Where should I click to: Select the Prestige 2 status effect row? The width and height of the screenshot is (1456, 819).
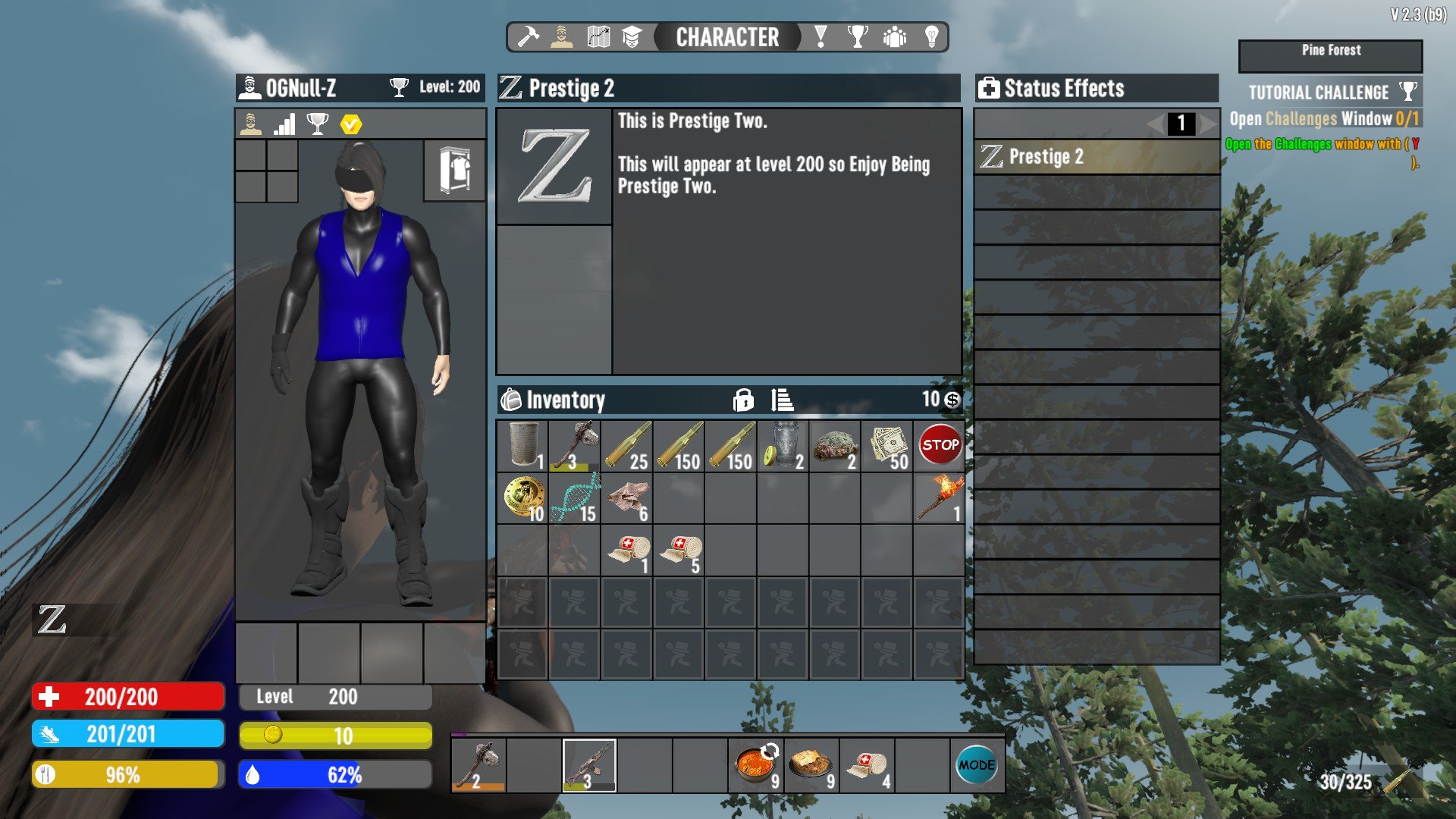[x=1097, y=157]
